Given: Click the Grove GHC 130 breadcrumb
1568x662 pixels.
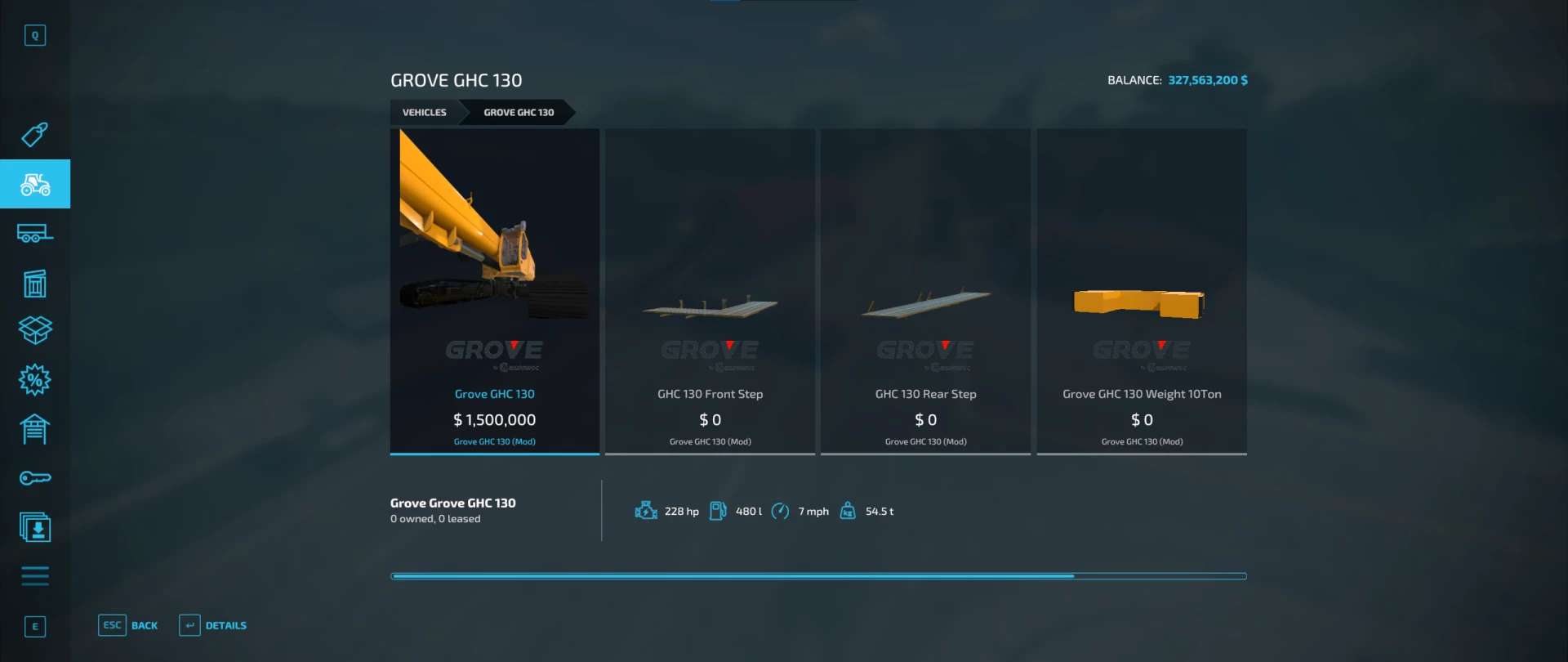Looking at the screenshot, I should [519, 113].
